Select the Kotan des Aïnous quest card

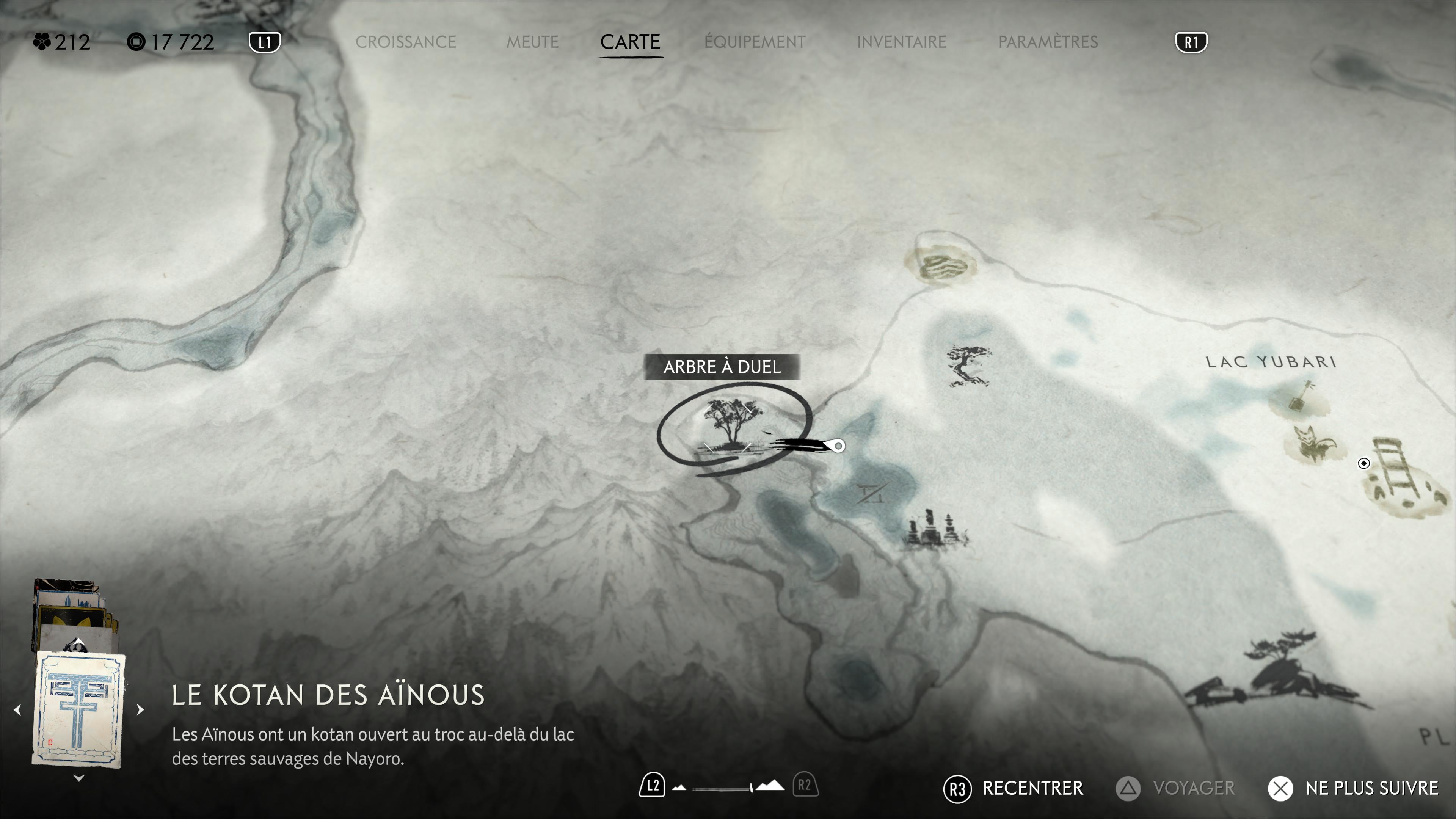78,709
